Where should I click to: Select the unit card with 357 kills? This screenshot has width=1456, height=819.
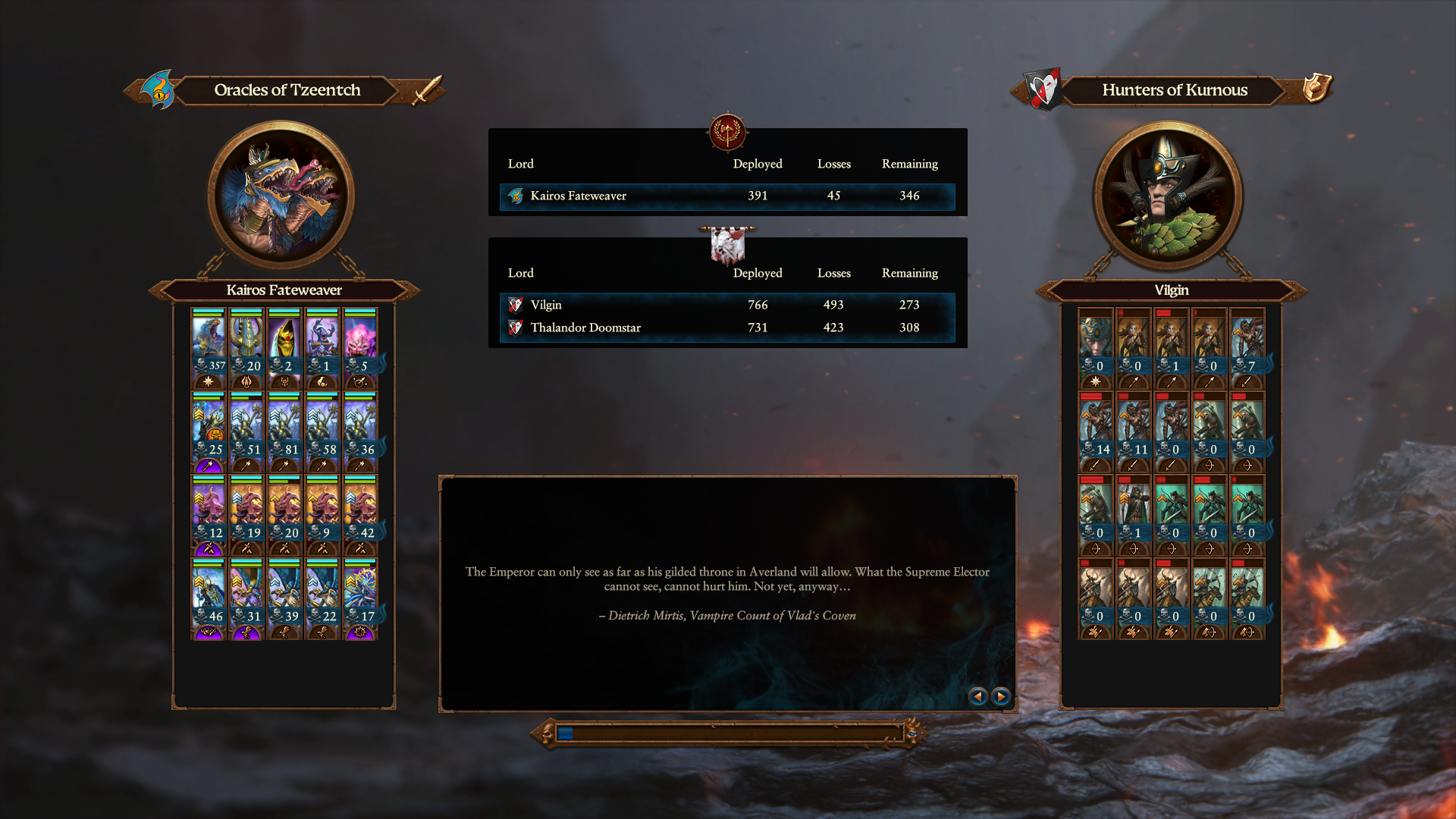tap(209, 347)
